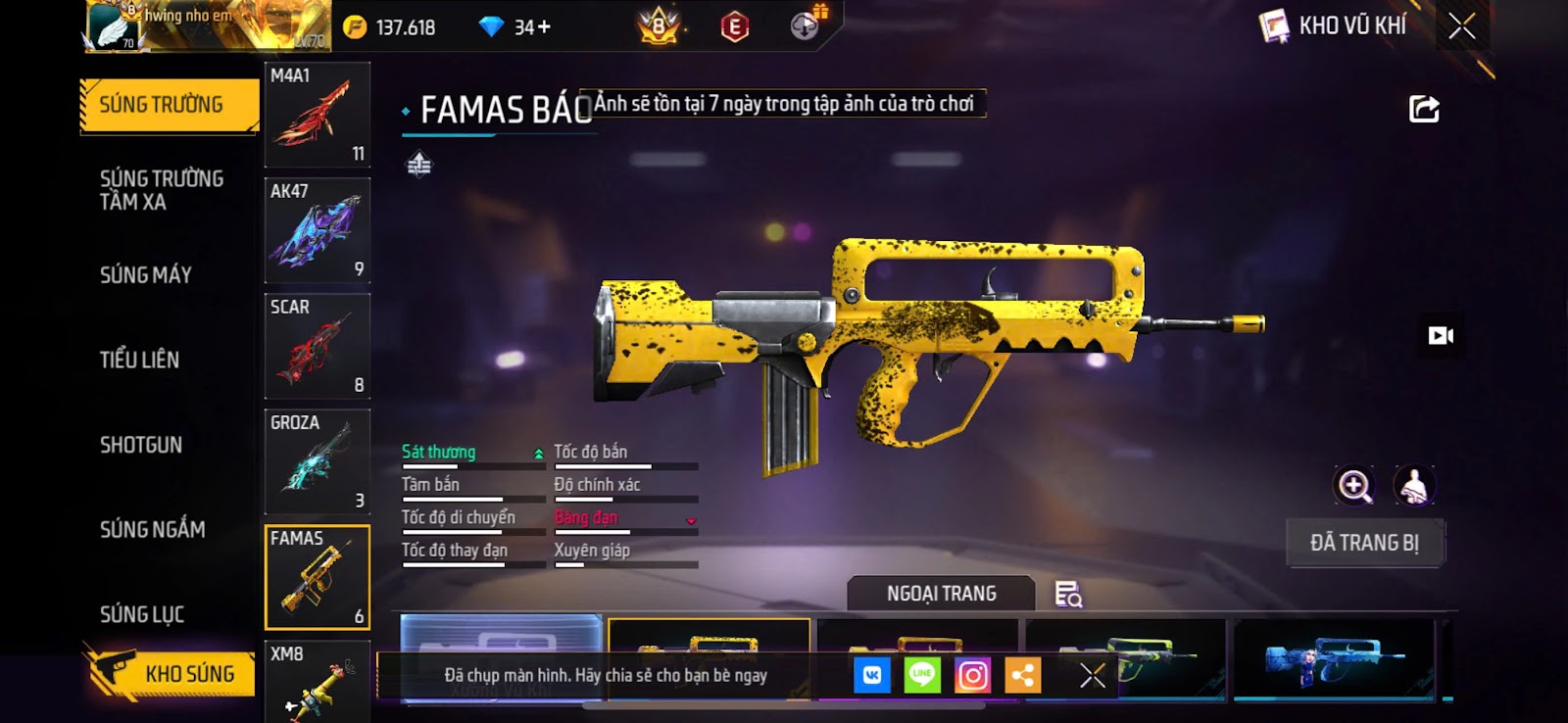Dismiss the screenshot share bar

1093,675
